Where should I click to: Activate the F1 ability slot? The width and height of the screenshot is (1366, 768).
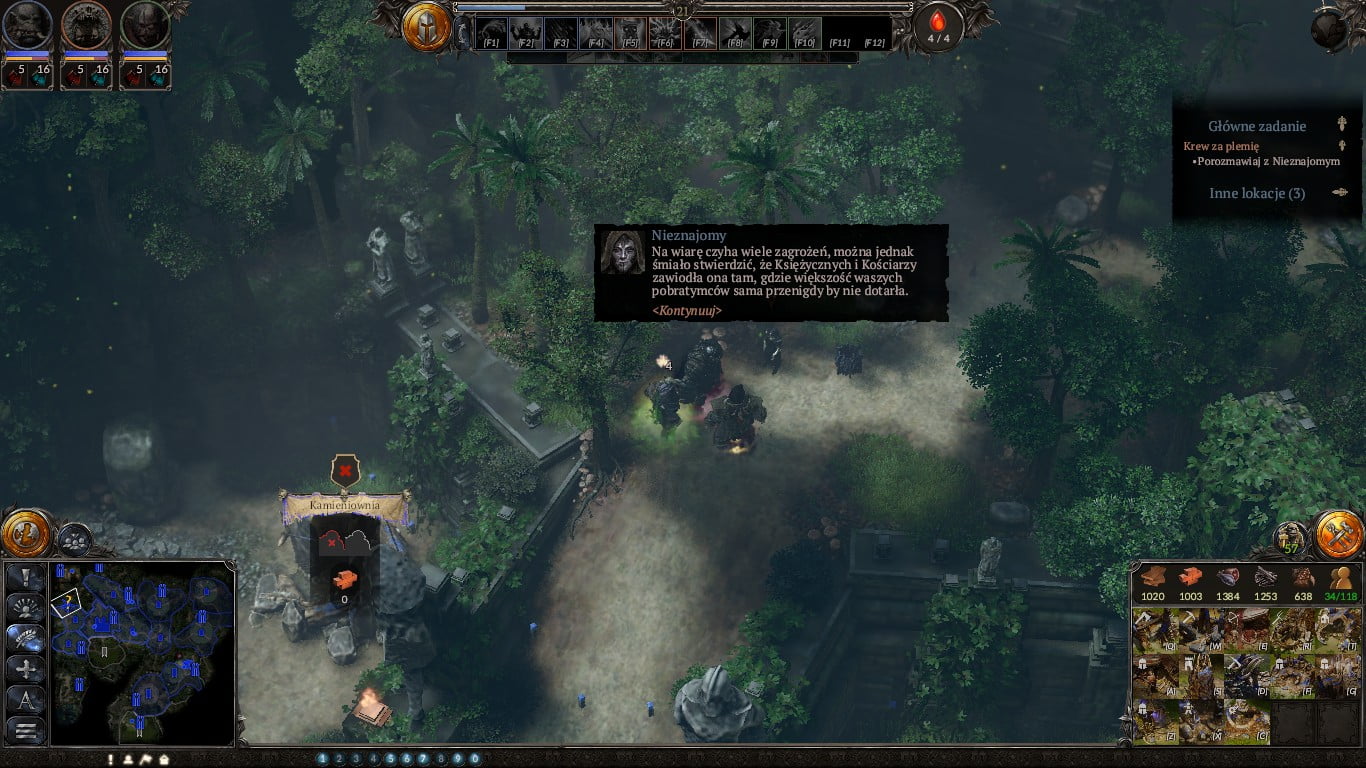tap(491, 33)
